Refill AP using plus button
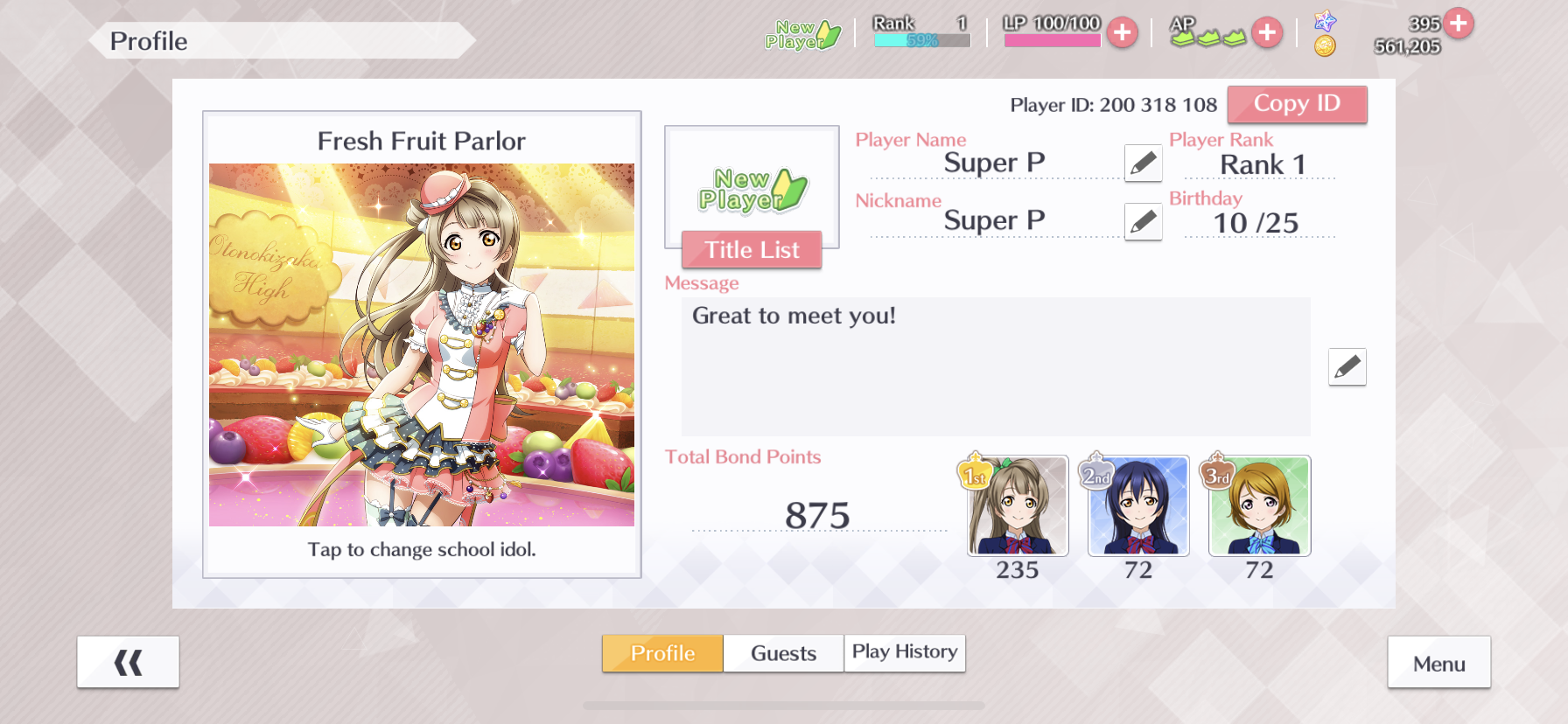The width and height of the screenshot is (1568, 724). tap(1266, 33)
